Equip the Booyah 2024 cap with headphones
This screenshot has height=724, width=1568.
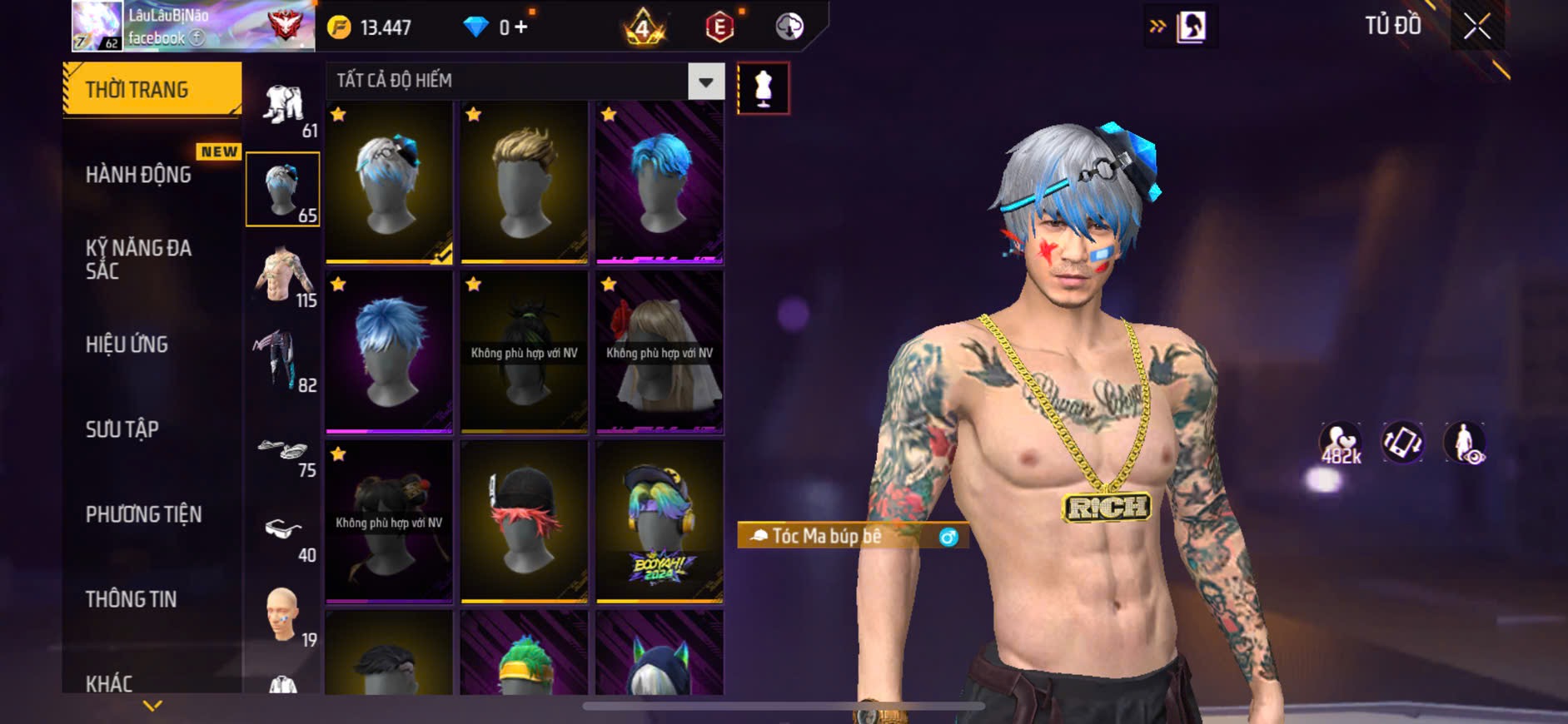[x=659, y=521]
